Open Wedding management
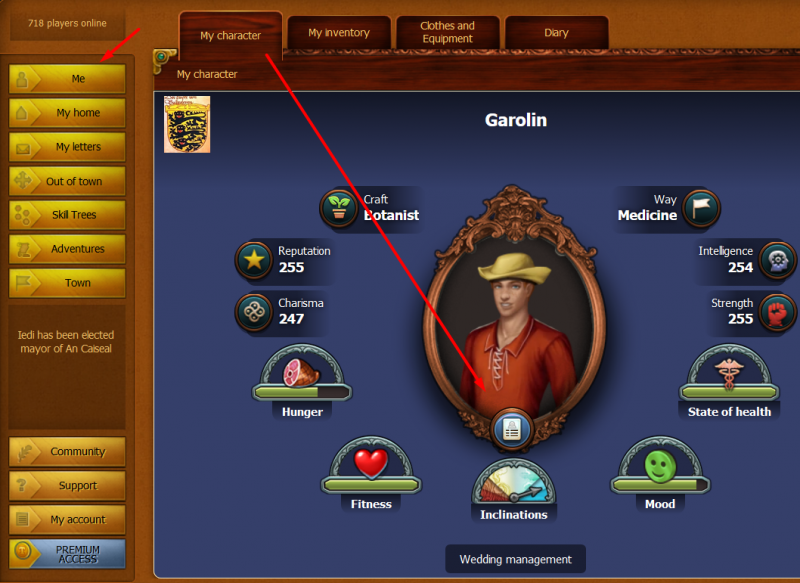 tap(515, 559)
